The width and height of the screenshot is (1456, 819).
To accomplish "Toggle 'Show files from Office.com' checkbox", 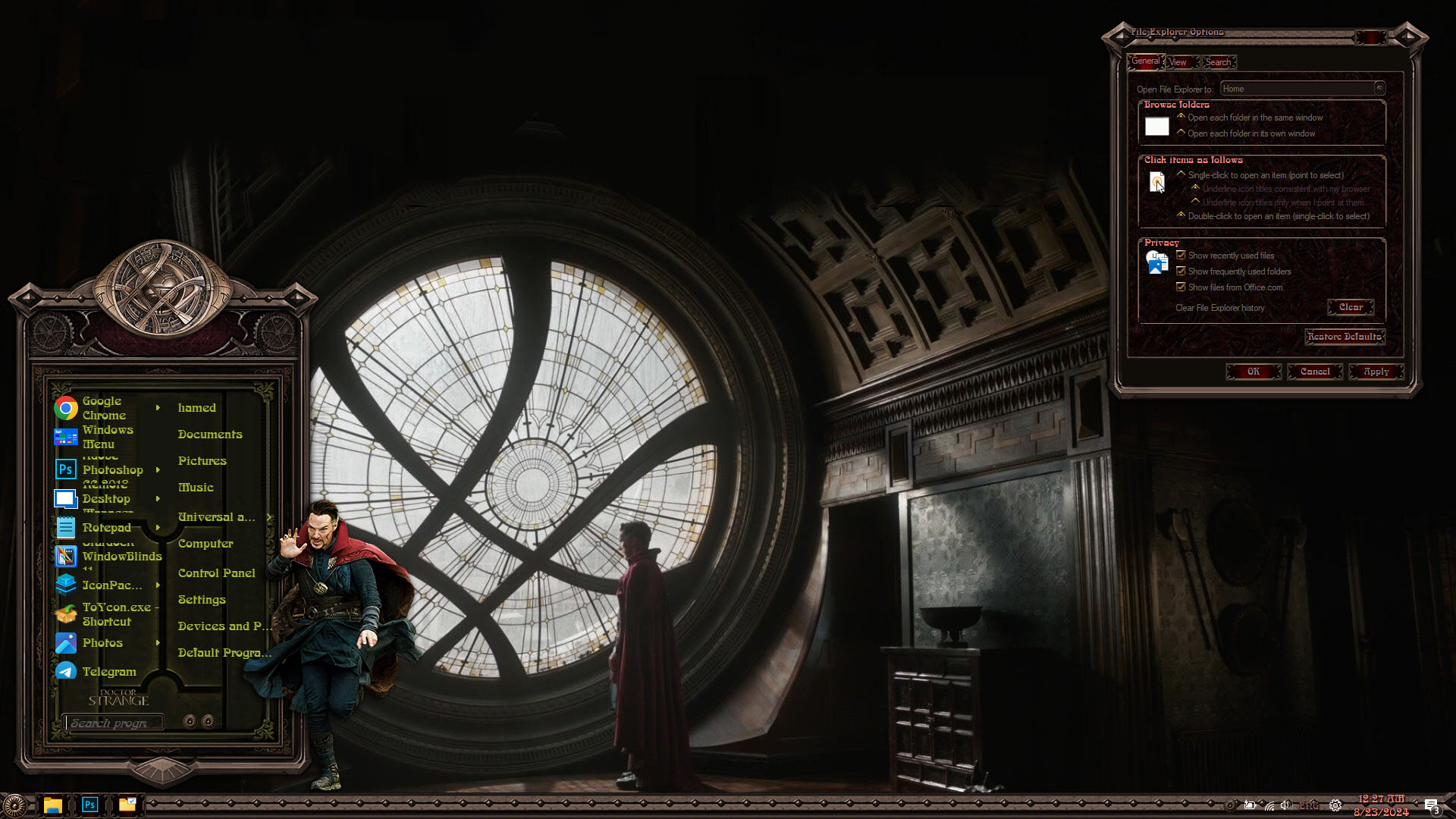I will (x=1181, y=287).
